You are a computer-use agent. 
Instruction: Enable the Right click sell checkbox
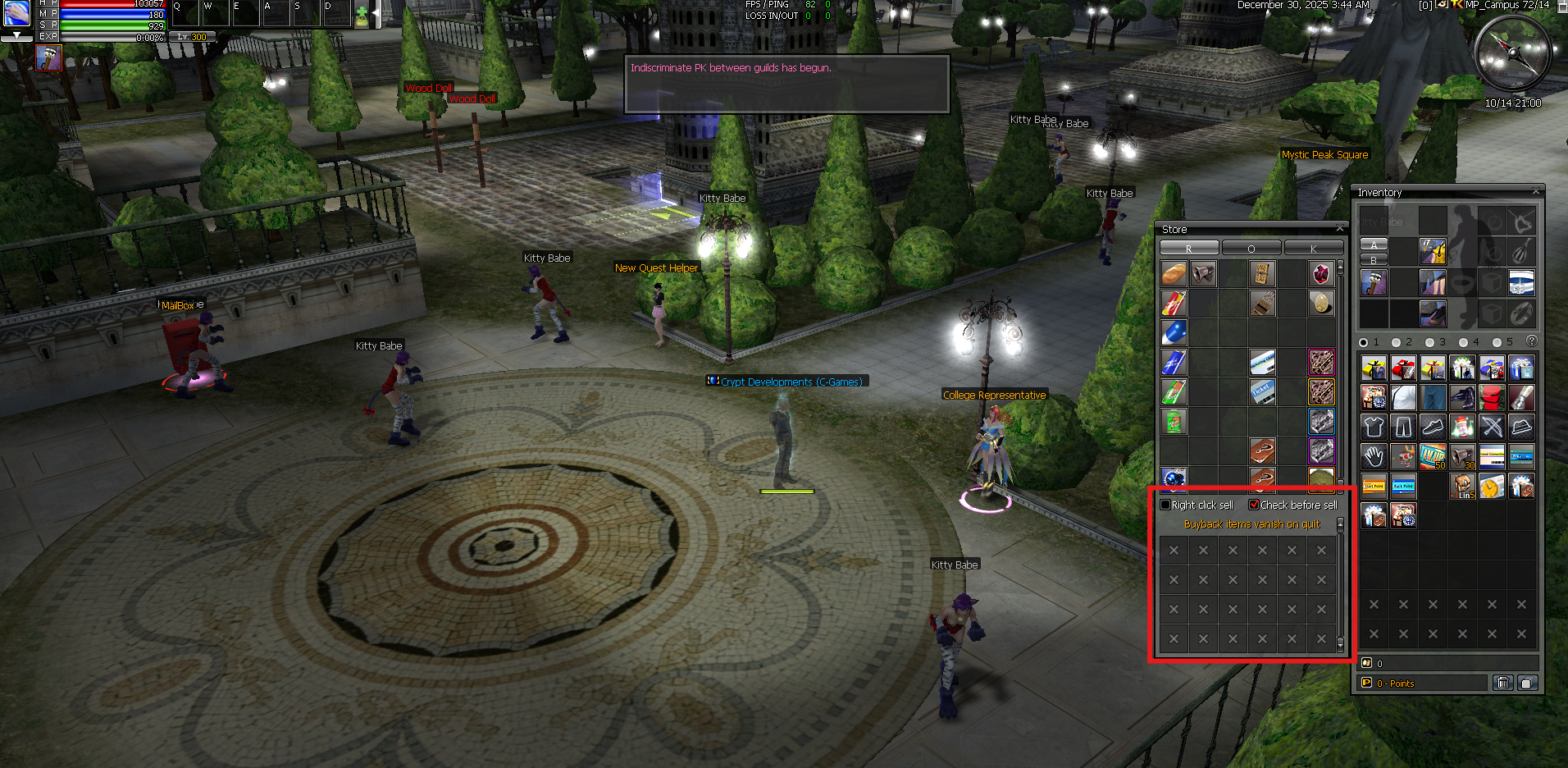[x=1165, y=505]
